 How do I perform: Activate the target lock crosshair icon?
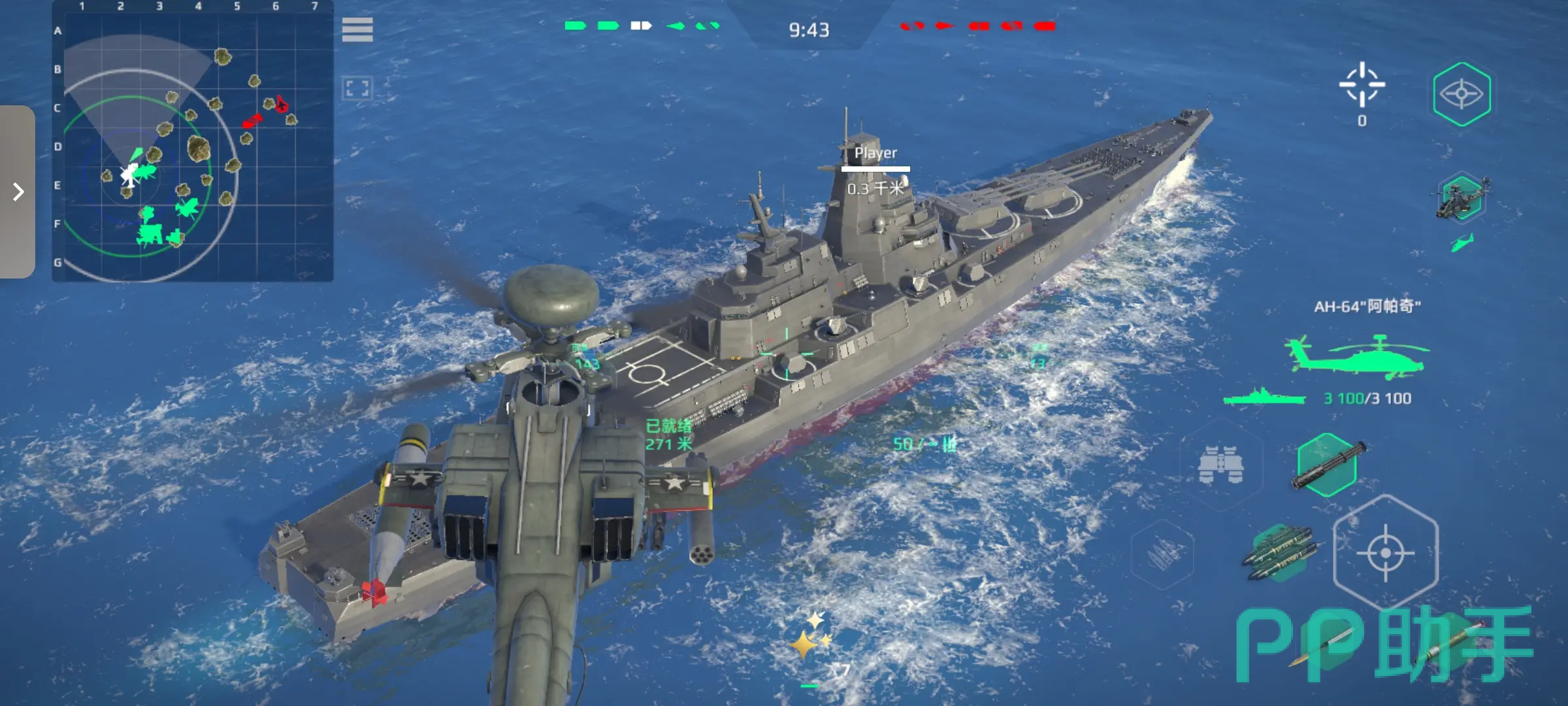click(1362, 85)
